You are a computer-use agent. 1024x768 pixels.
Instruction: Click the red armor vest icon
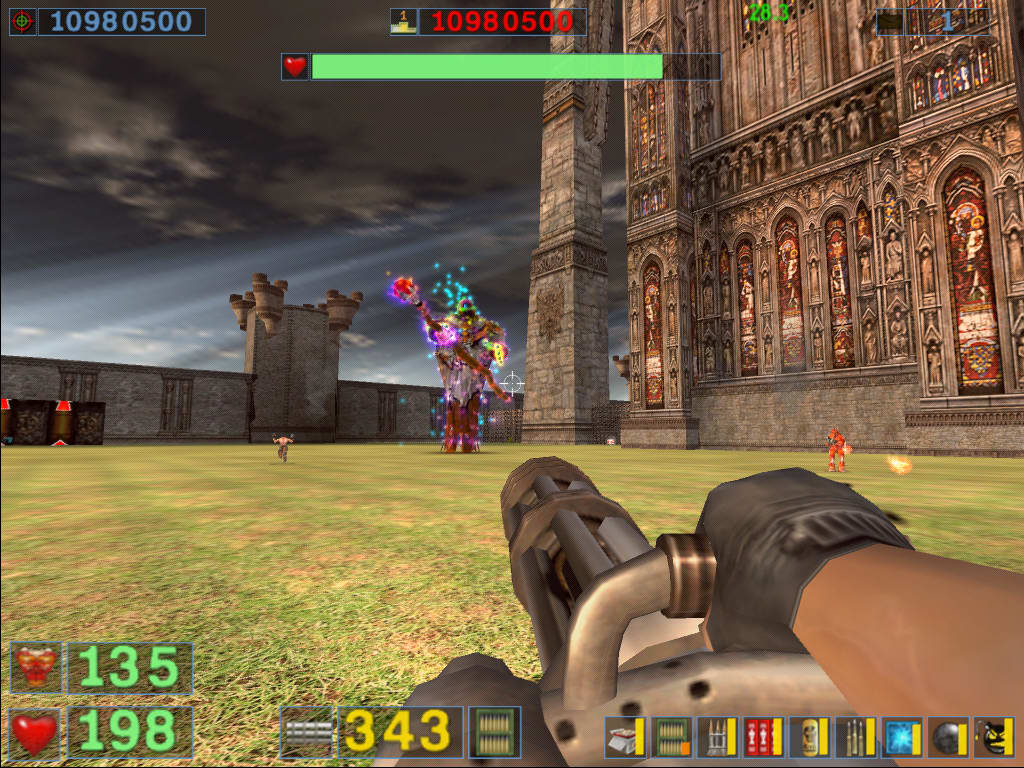[36, 668]
